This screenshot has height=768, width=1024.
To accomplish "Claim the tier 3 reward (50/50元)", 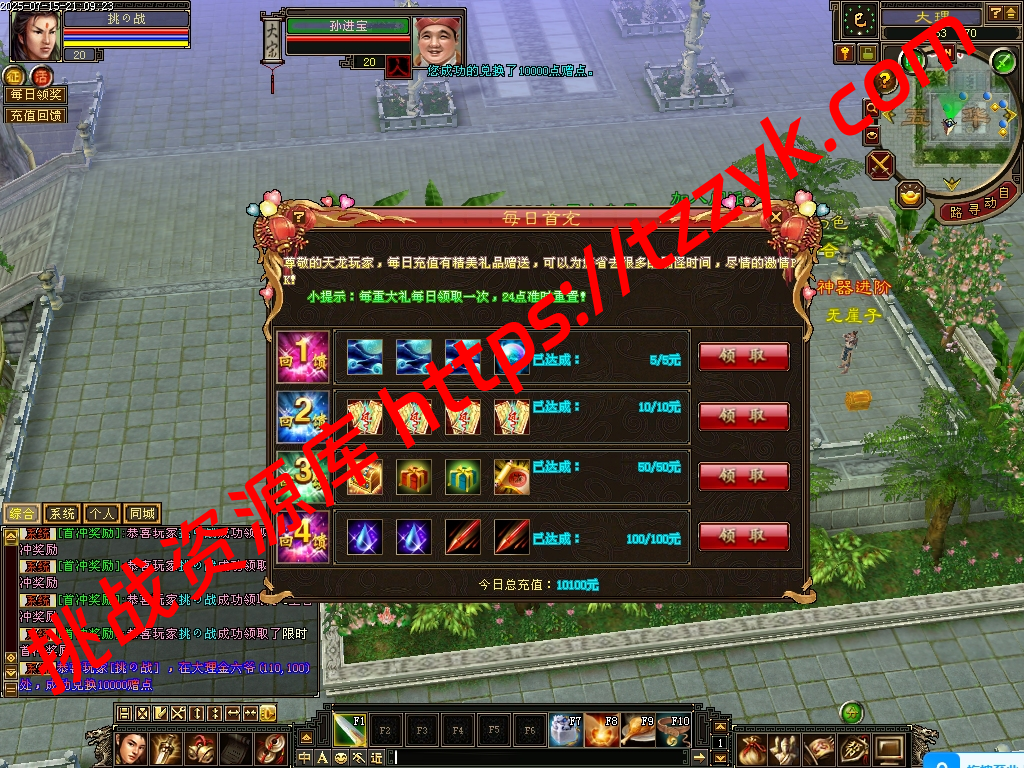I will [743, 476].
